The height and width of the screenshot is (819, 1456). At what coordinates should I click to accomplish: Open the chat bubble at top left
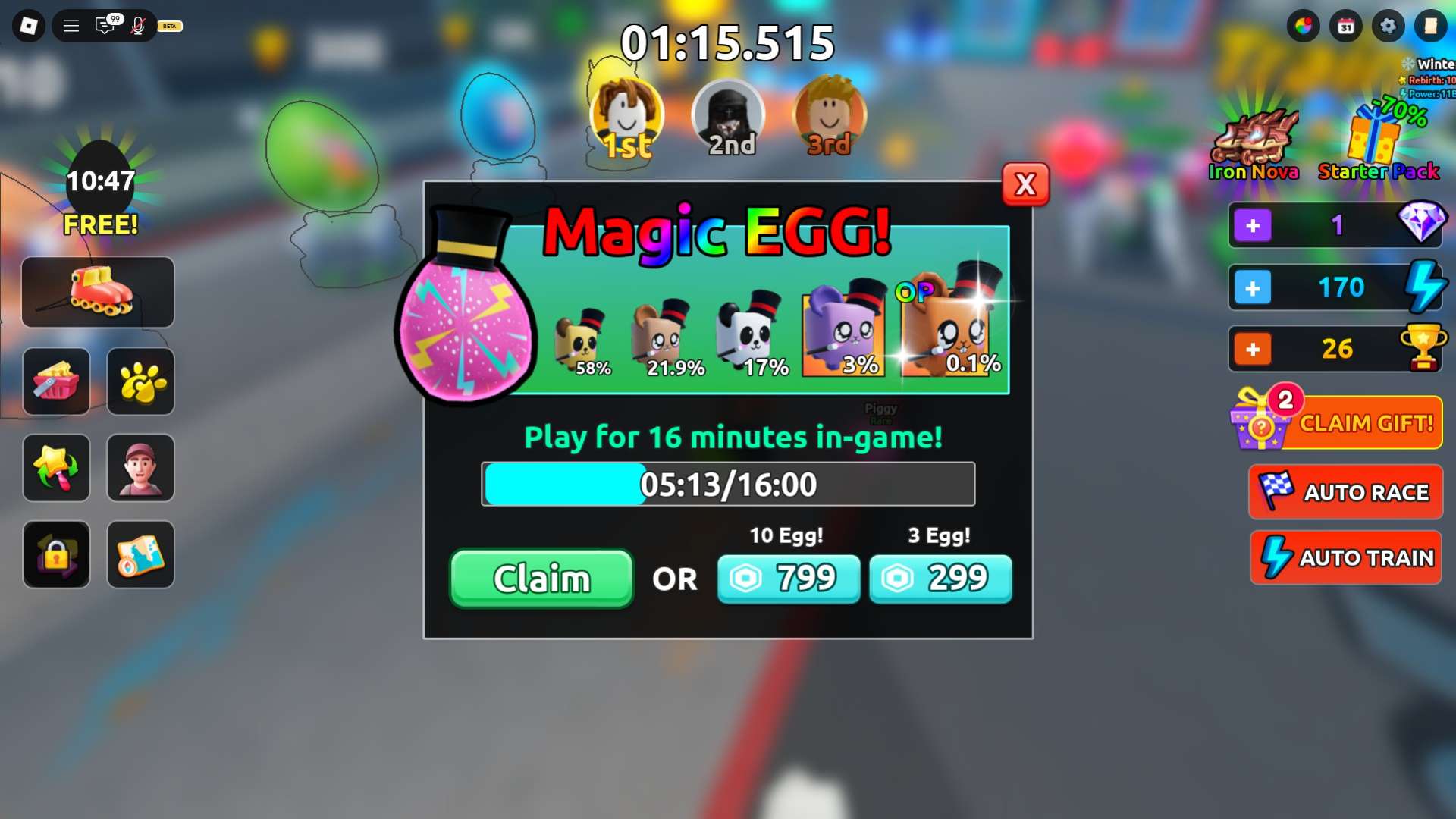pos(104,25)
